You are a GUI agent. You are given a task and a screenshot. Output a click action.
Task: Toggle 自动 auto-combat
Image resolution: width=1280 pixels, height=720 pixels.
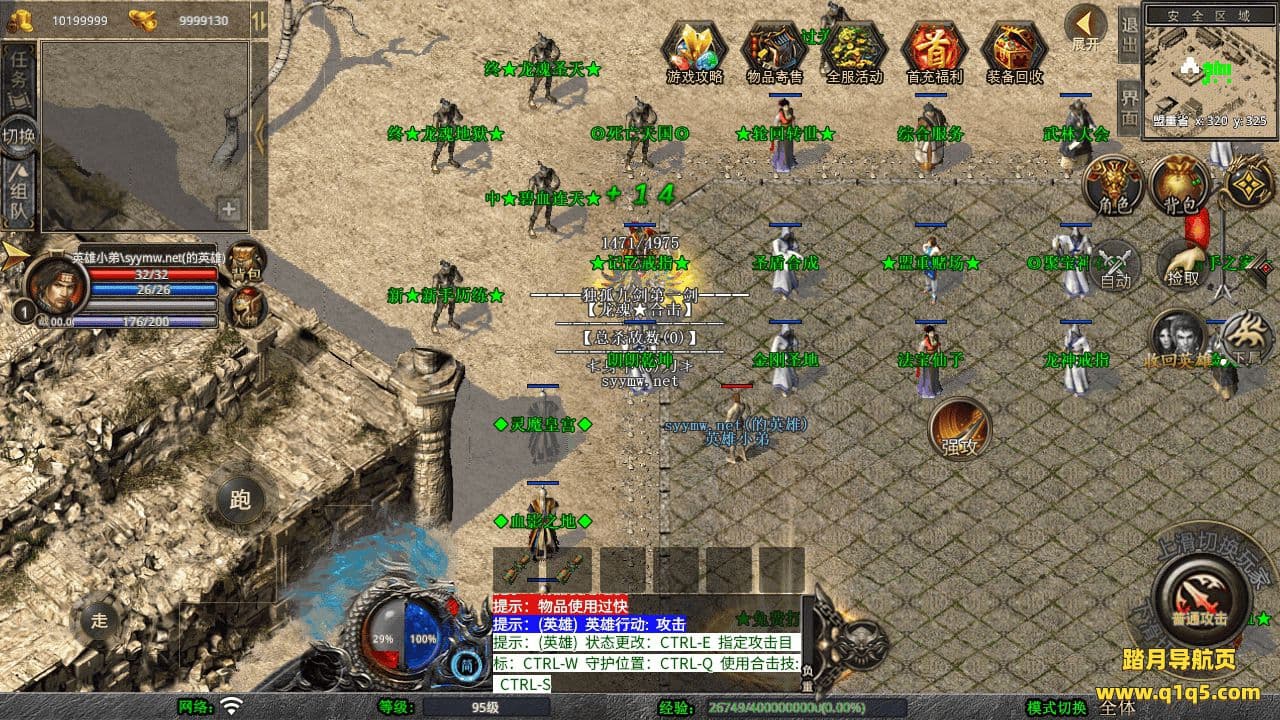point(1116,265)
